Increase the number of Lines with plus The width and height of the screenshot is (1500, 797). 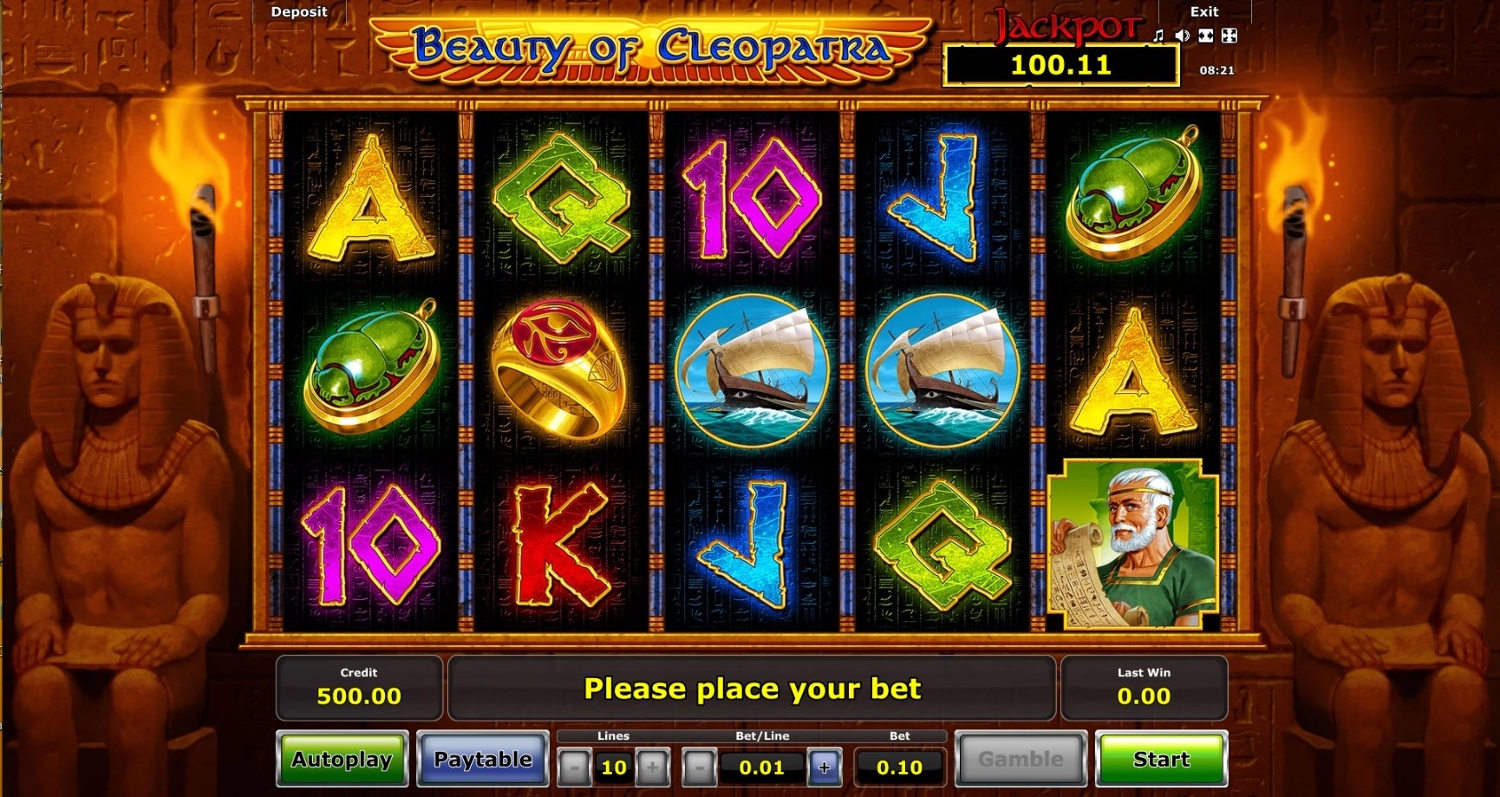coord(652,768)
